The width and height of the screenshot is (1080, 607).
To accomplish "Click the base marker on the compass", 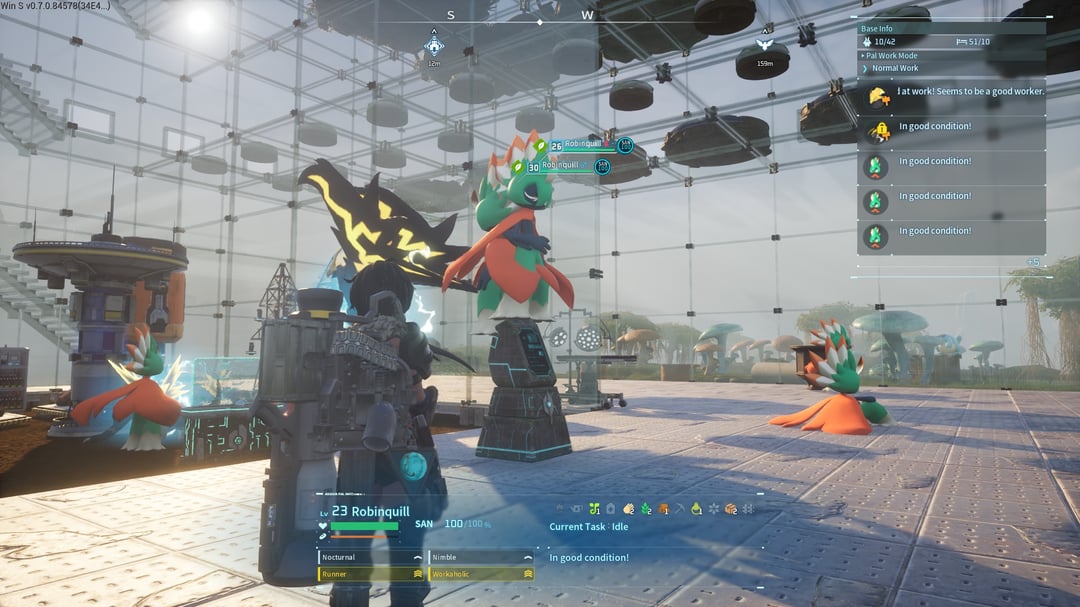I will pos(434,46).
